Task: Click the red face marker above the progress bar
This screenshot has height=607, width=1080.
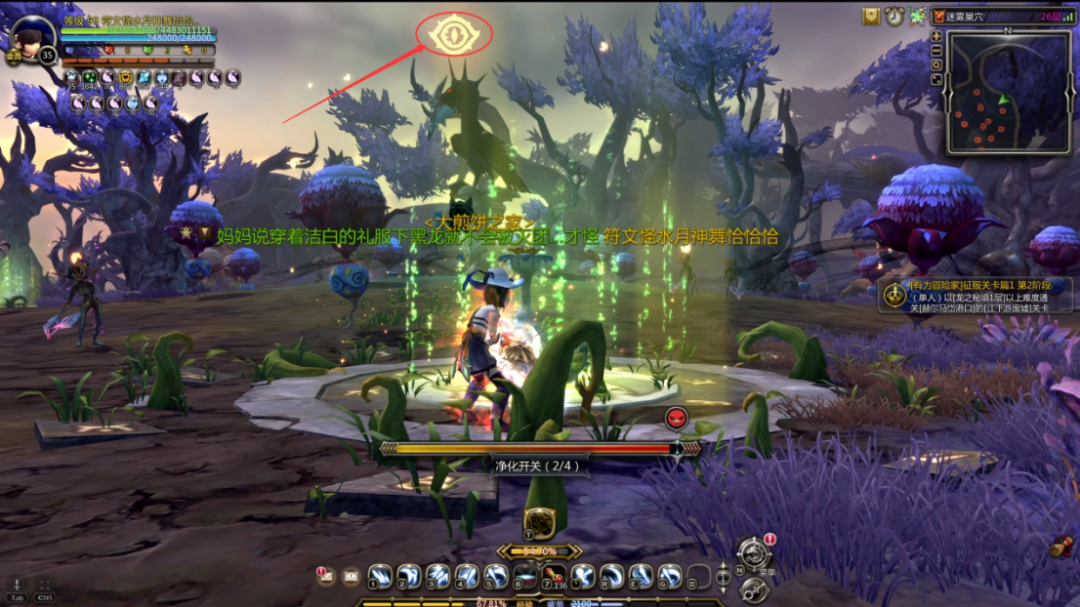Action: click(676, 417)
